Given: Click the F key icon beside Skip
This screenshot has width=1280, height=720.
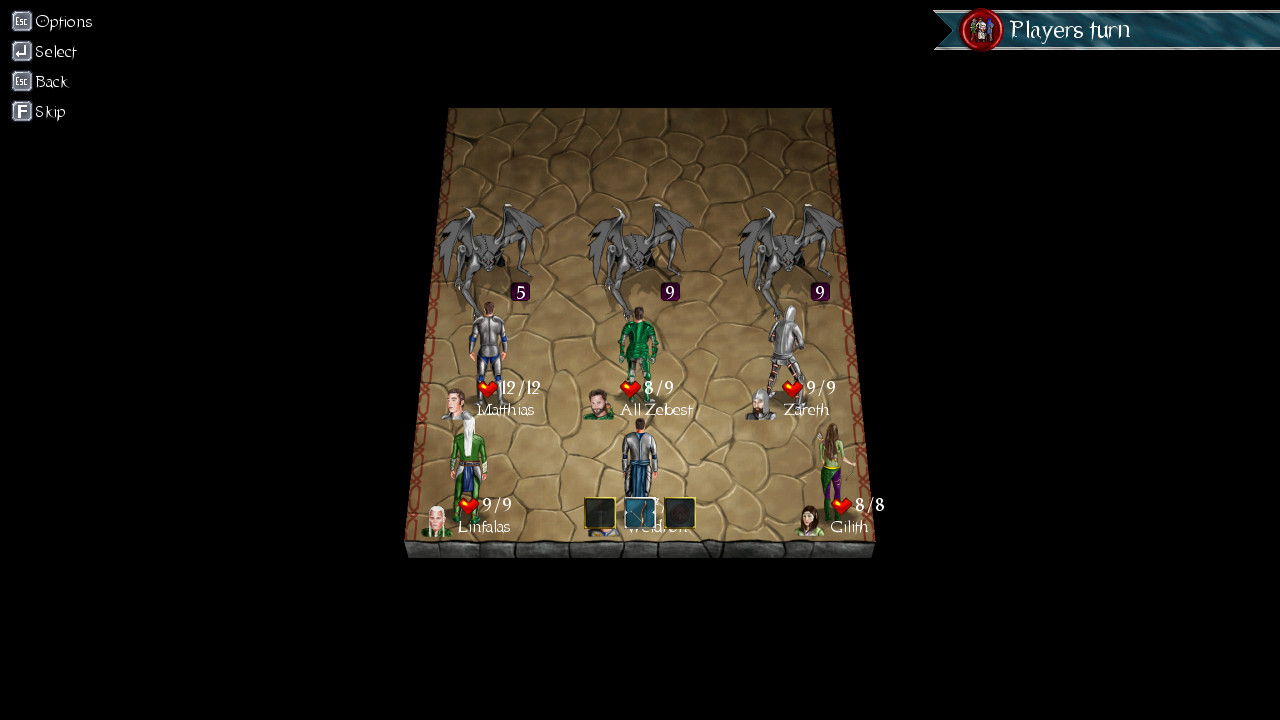Looking at the screenshot, I should (x=21, y=111).
